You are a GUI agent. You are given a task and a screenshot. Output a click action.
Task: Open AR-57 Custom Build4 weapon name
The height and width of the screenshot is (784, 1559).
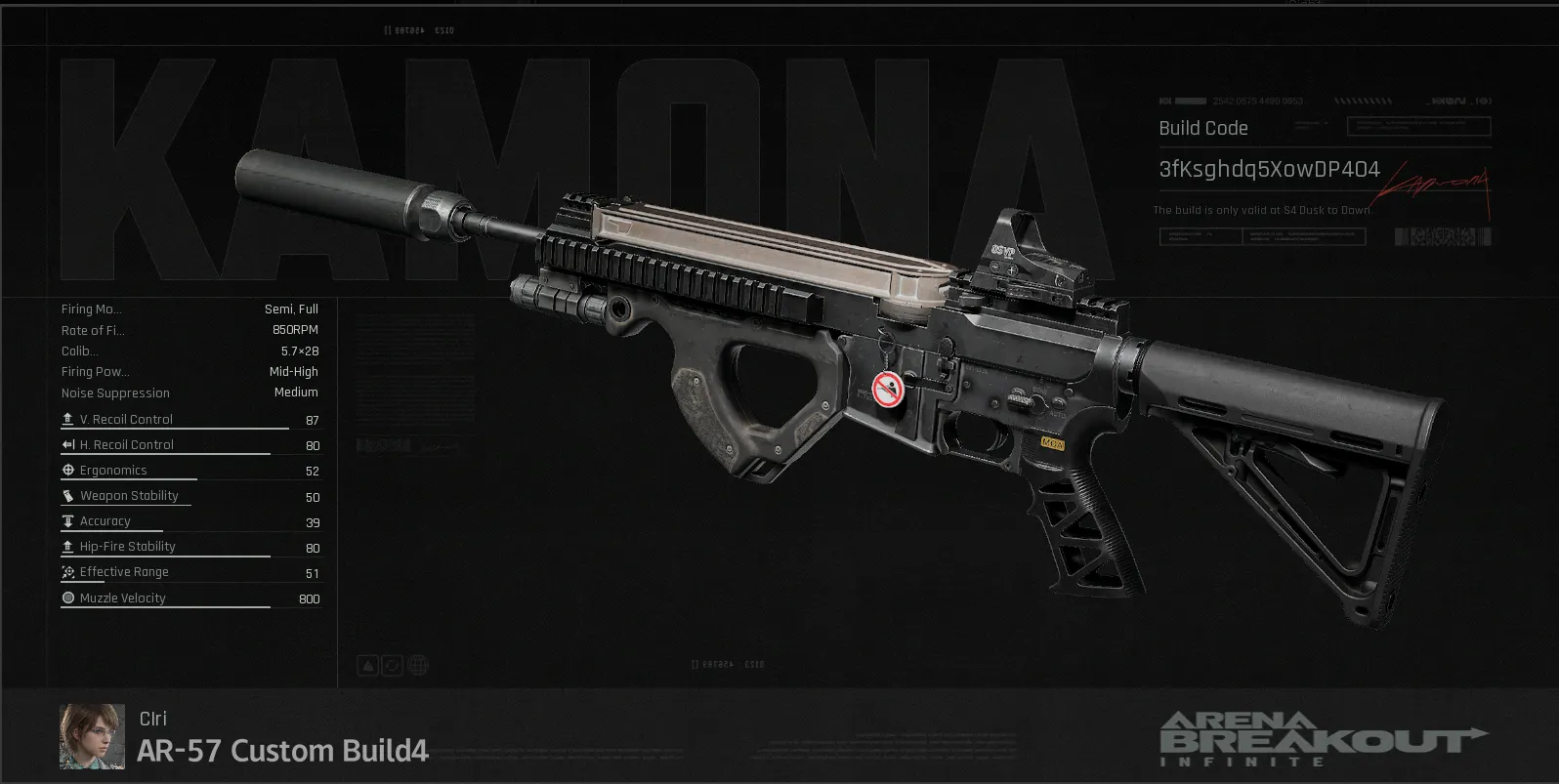pos(281,751)
